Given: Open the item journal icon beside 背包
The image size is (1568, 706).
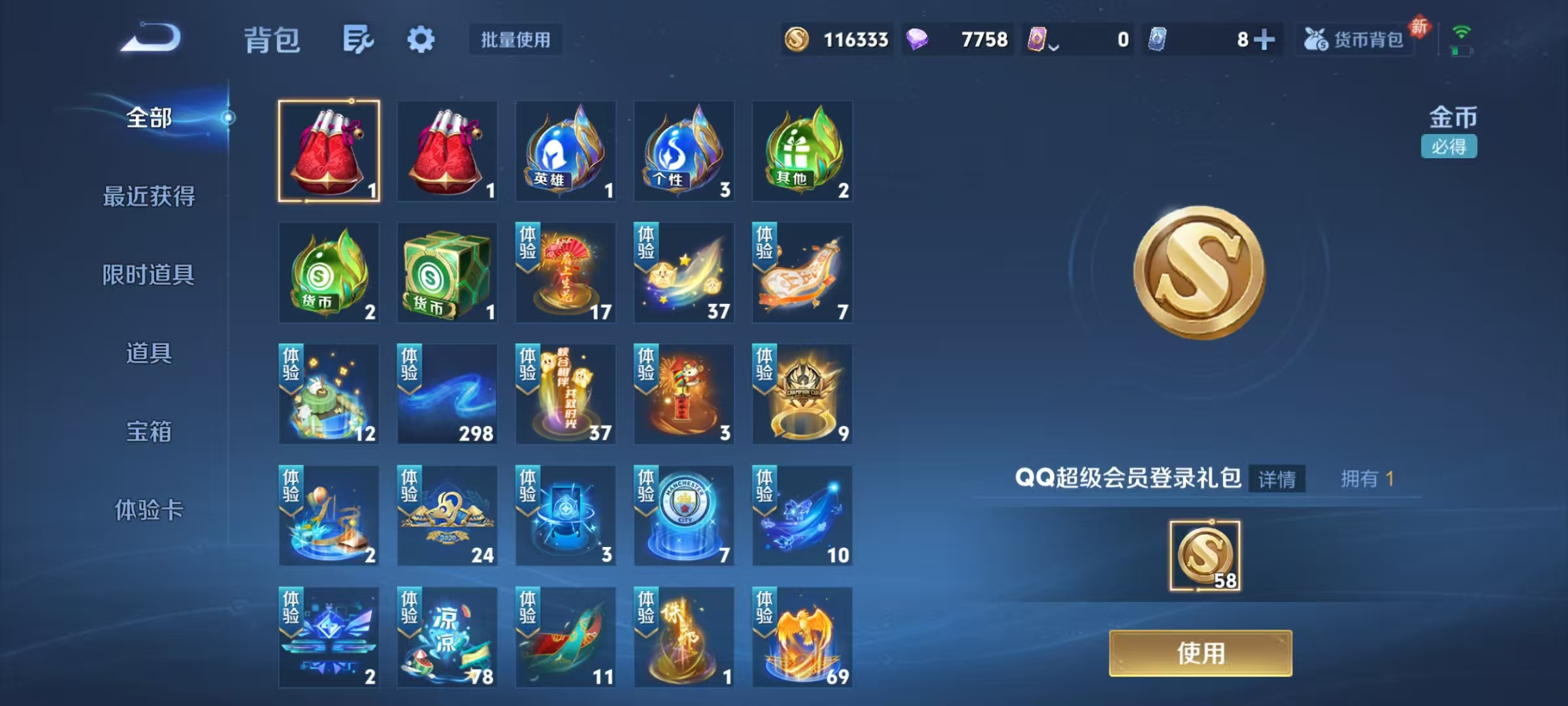Looking at the screenshot, I should pyautogui.click(x=356, y=39).
